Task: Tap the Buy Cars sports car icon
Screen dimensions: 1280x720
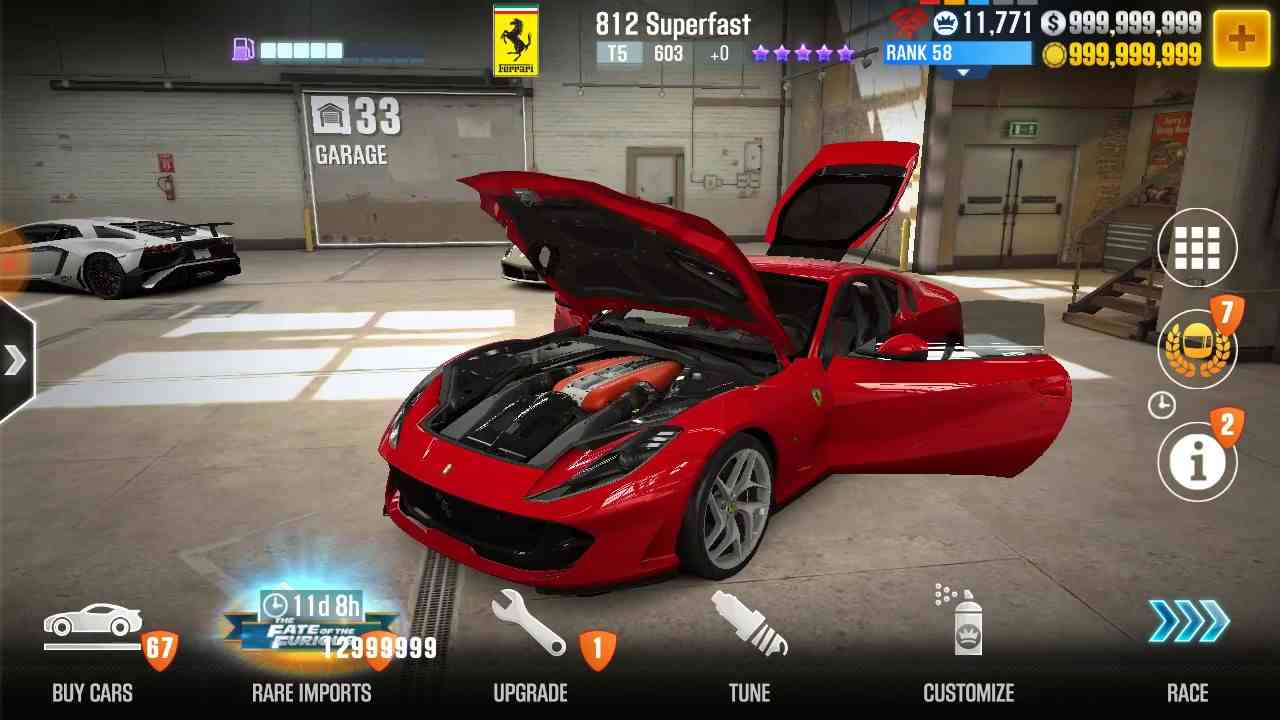Action: click(x=94, y=620)
